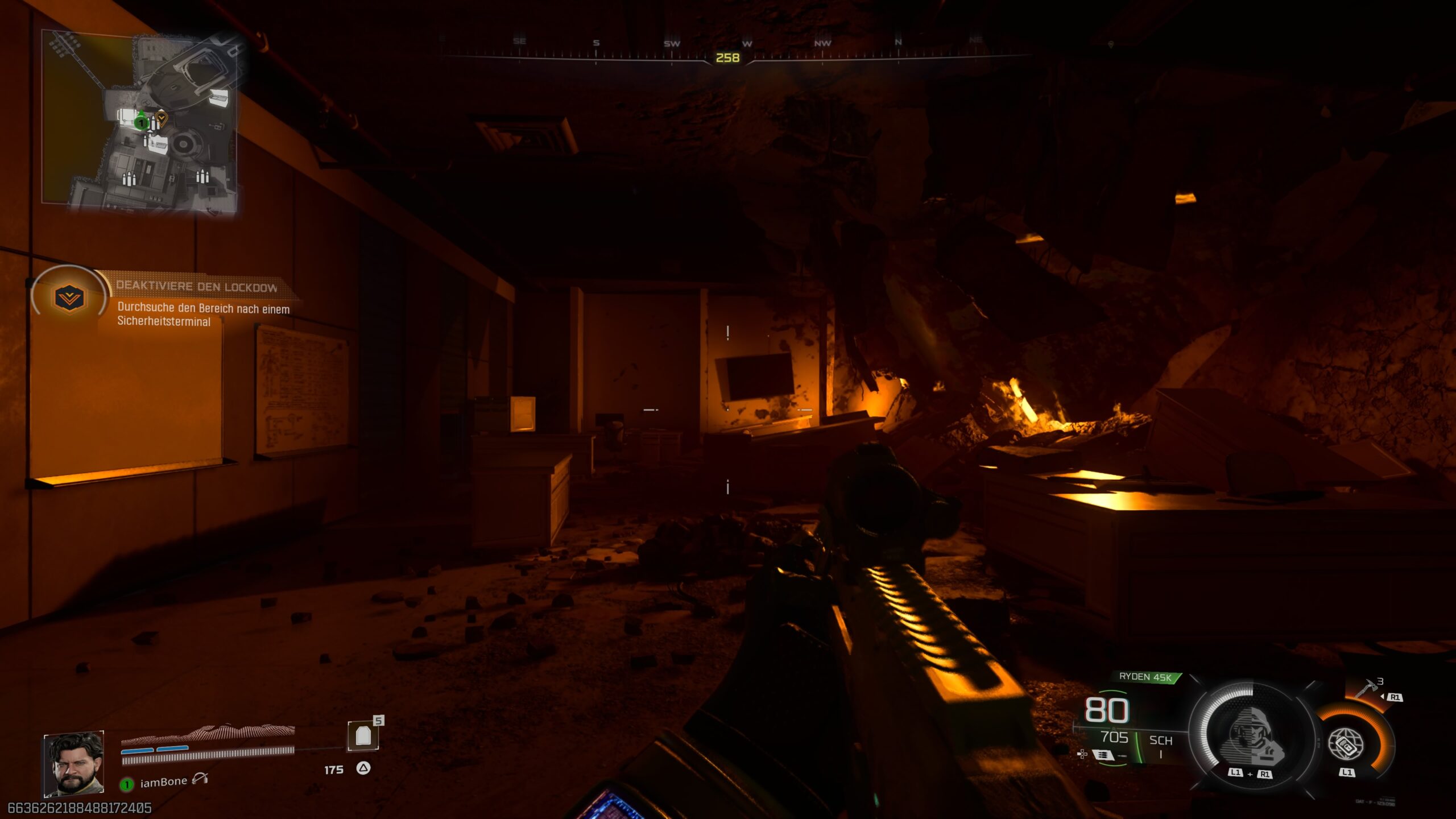The height and width of the screenshot is (819, 1456).
Task: Click the green player marker on minimap
Action: (140, 122)
